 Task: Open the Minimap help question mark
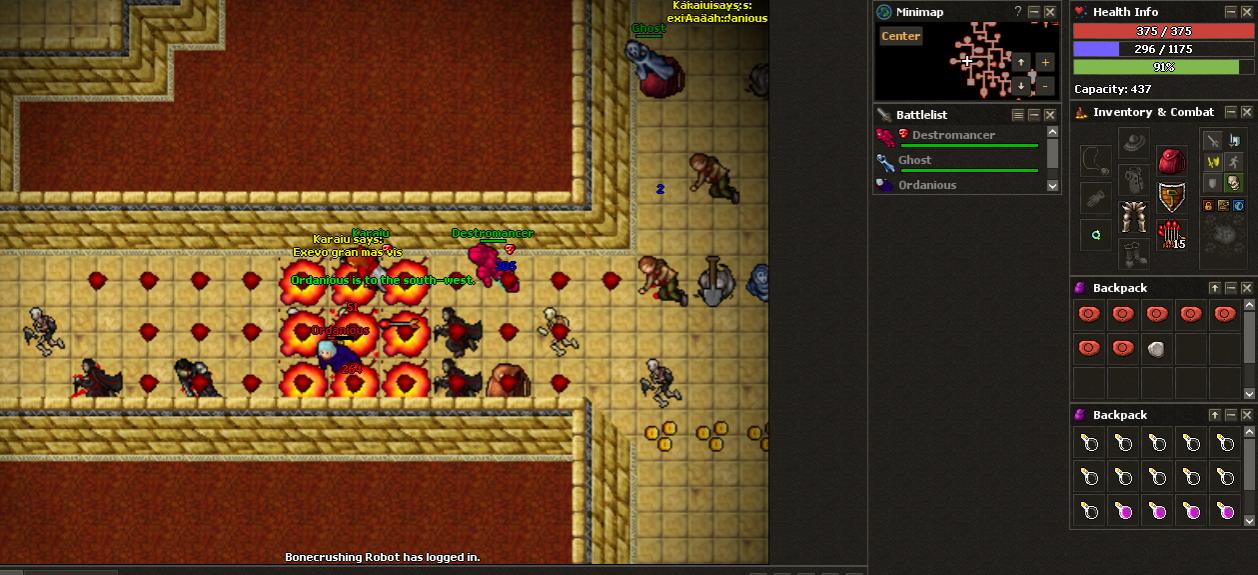1018,12
